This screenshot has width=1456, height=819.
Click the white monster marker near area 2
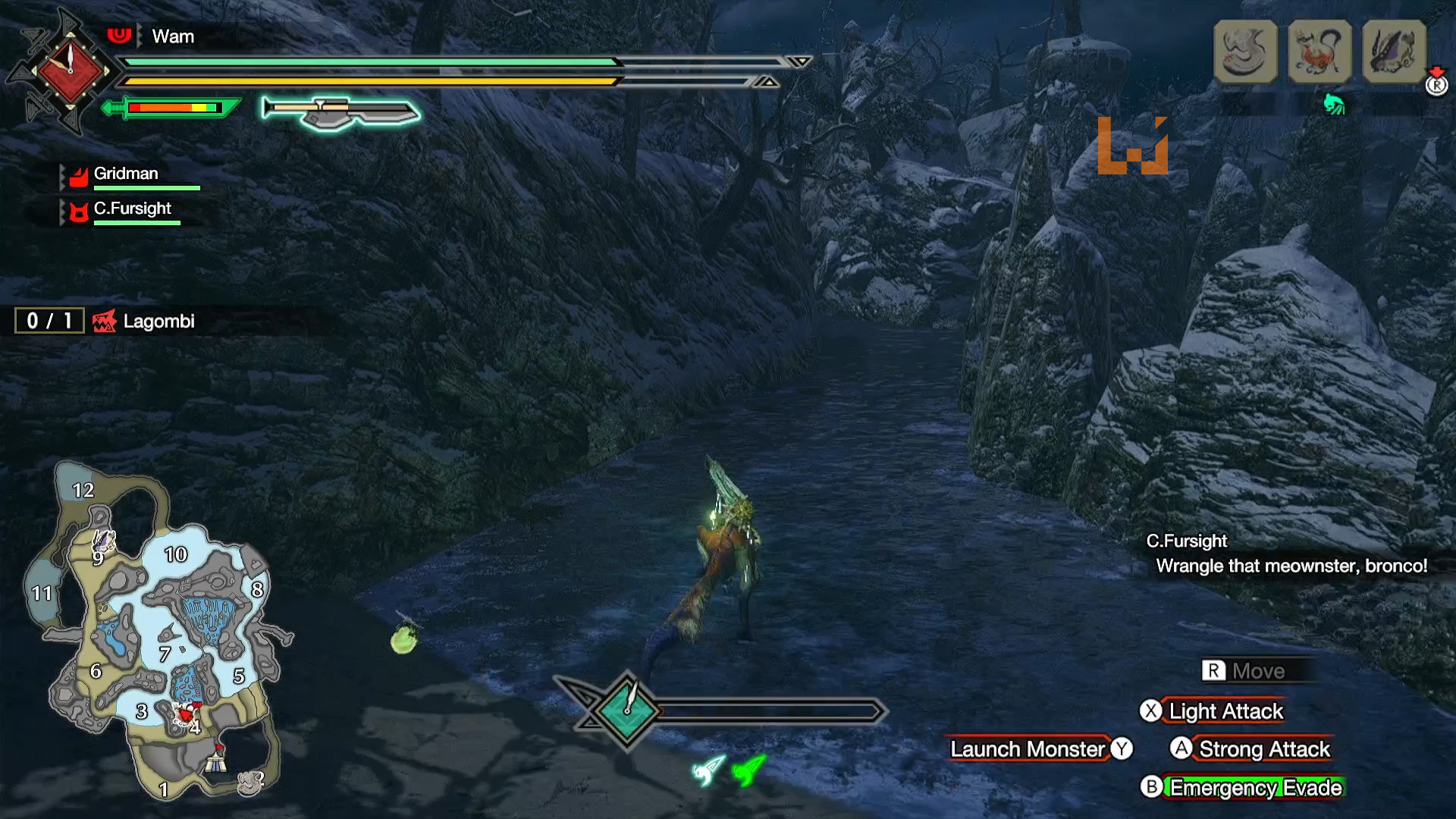coord(251,781)
